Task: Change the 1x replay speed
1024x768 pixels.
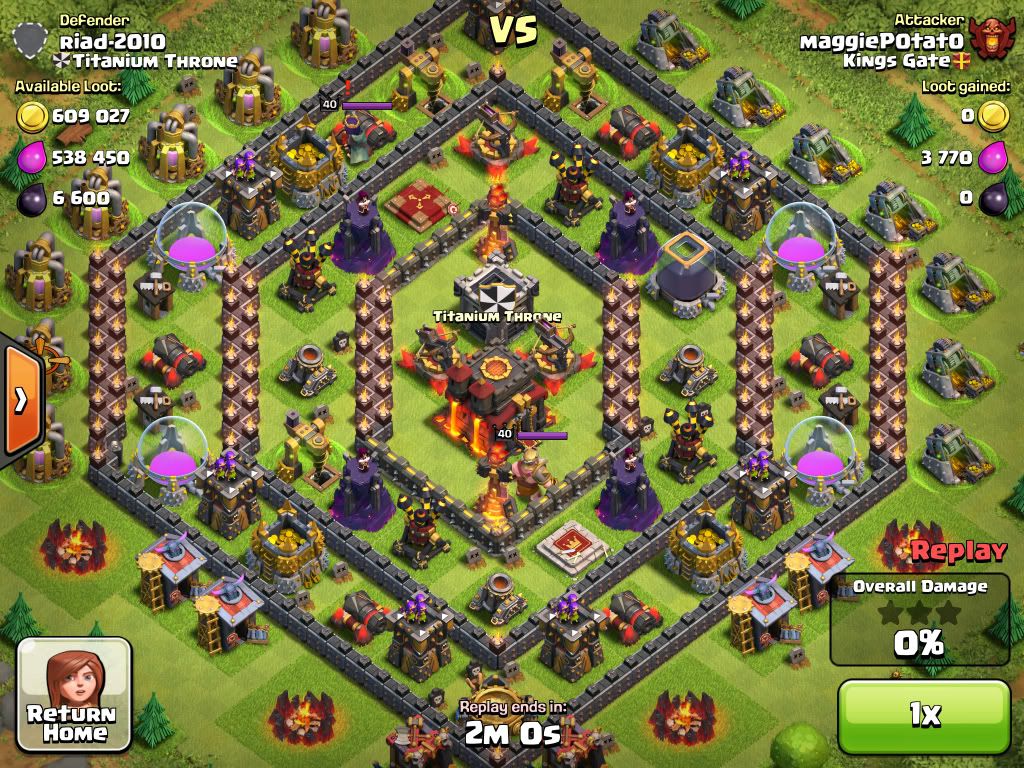Action: (924, 714)
